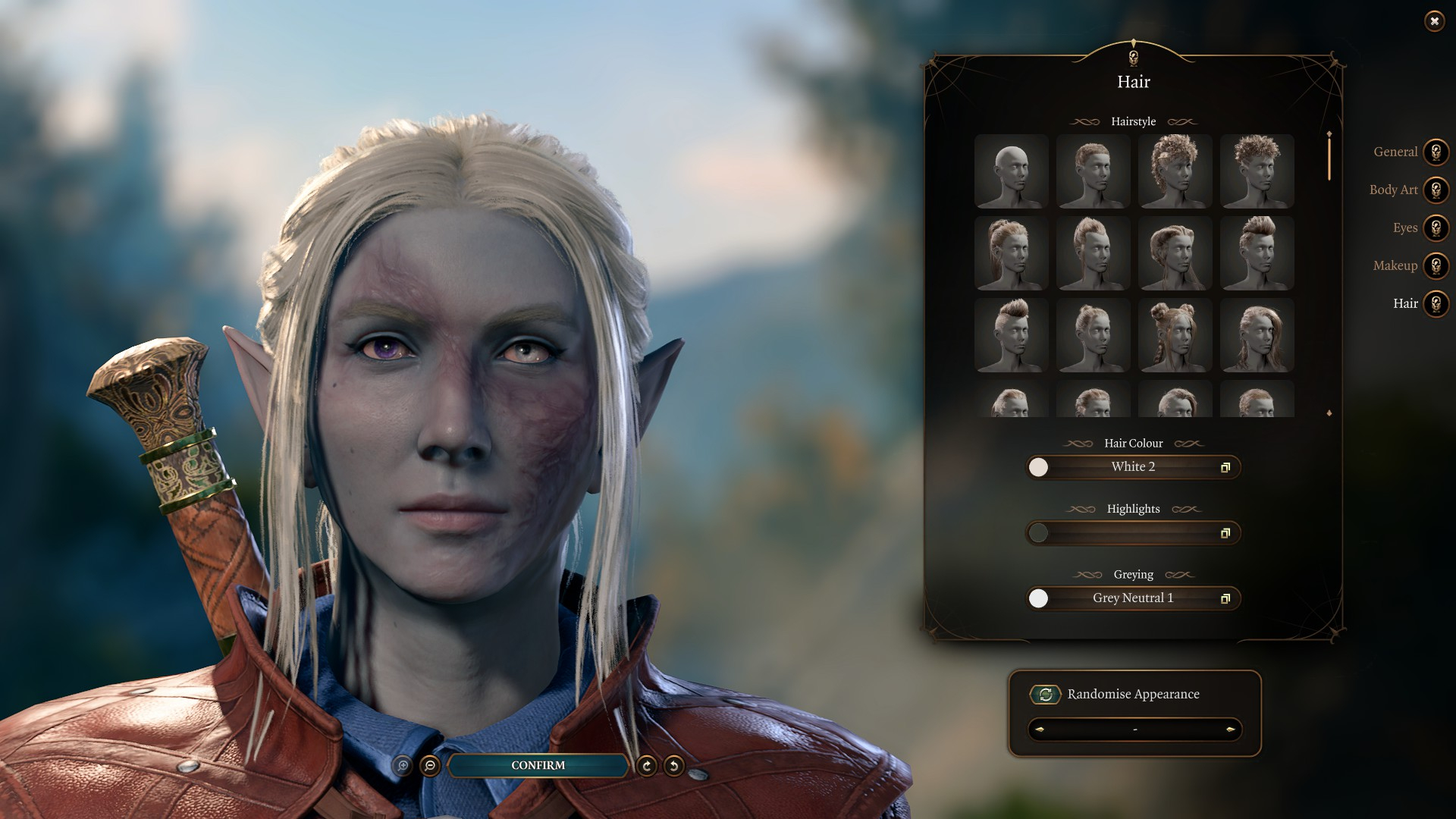Select previous randomise preset arrow

(1040, 730)
